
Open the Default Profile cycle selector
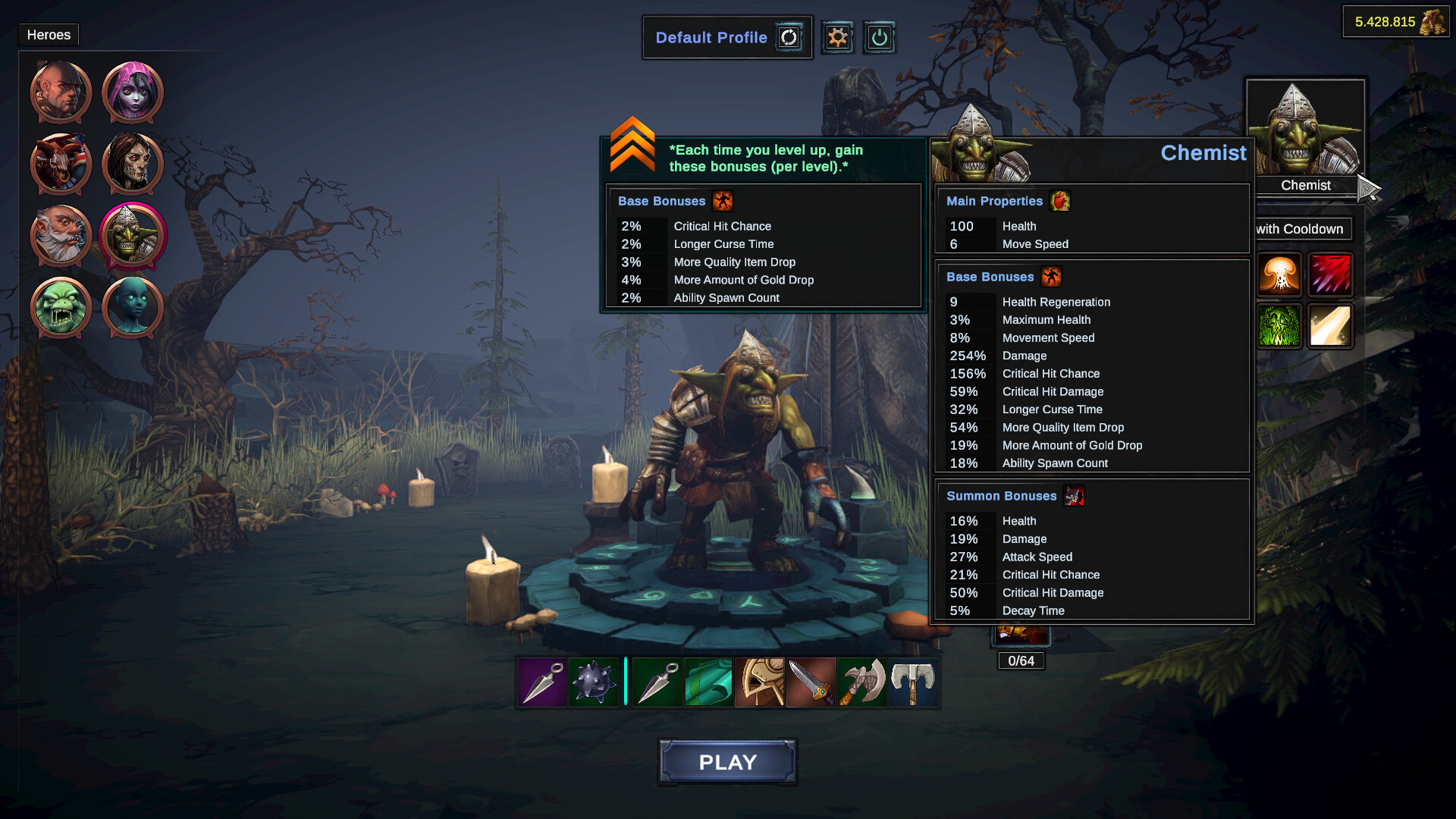(x=789, y=36)
